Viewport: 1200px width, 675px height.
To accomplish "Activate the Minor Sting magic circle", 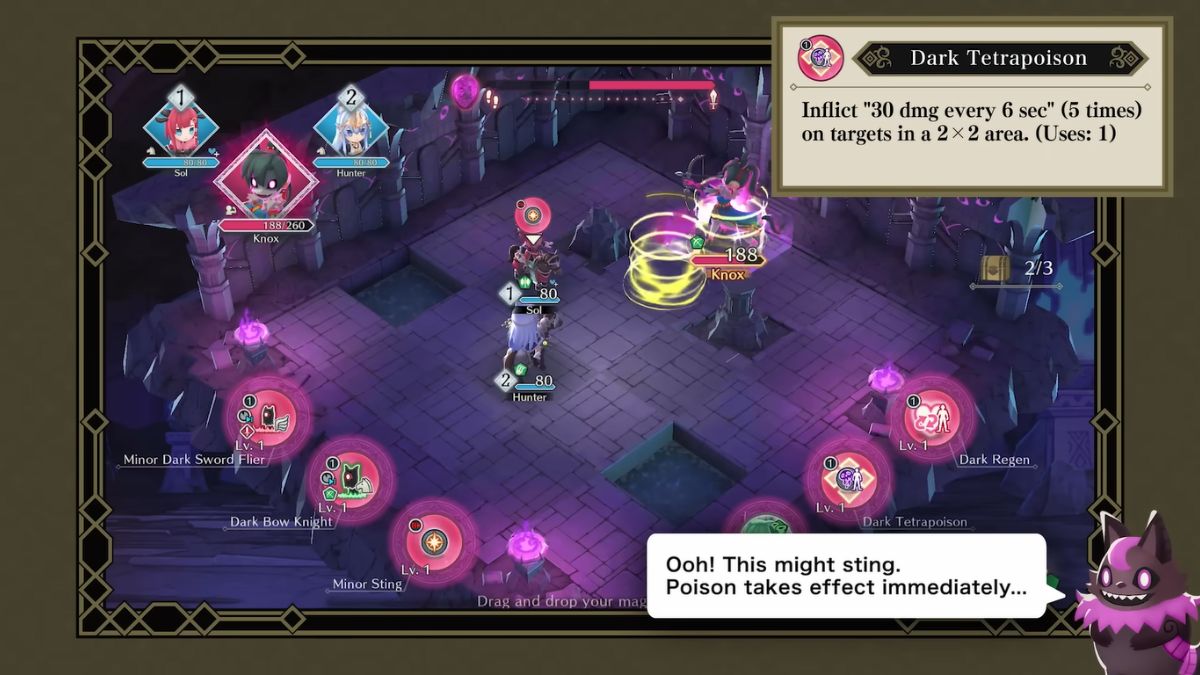I will [434, 543].
